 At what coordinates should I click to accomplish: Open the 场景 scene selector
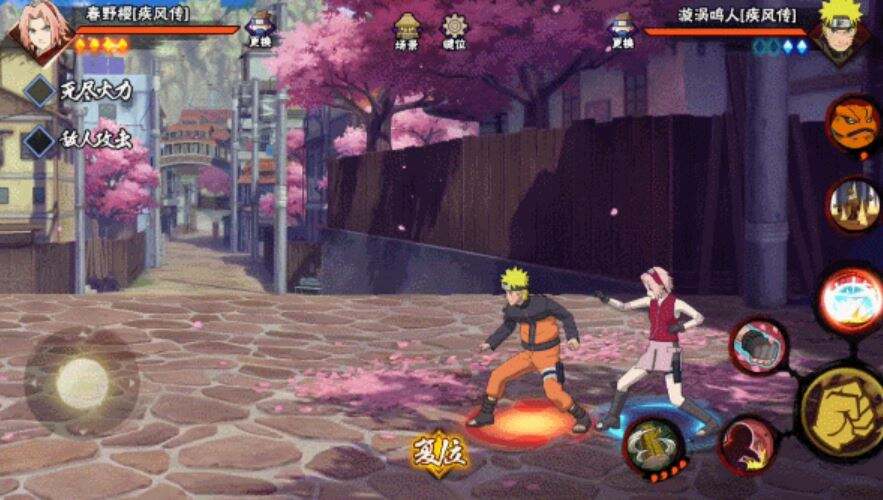[x=406, y=31]
